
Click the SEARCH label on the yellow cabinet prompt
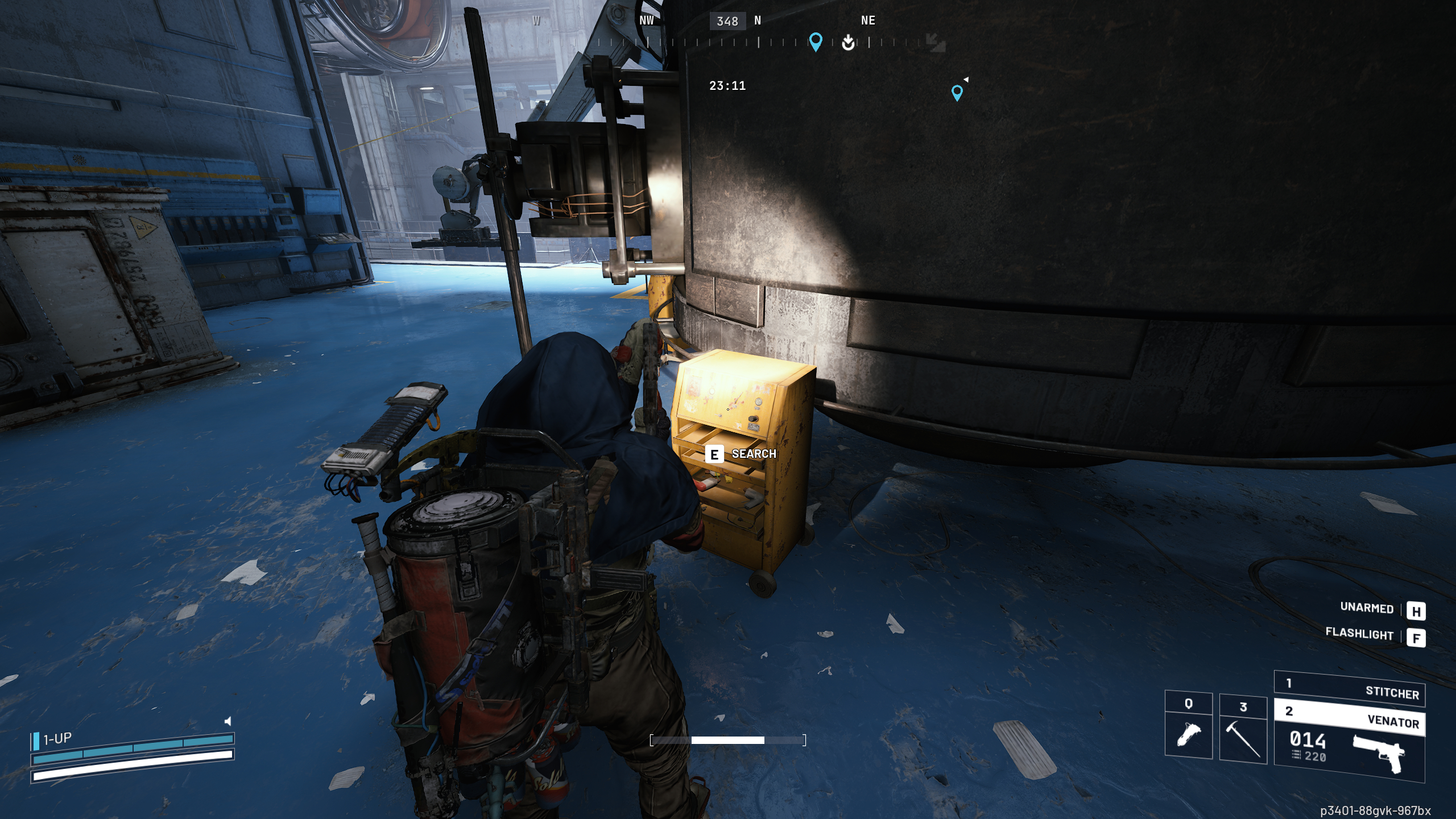click(x=755, y=454)
